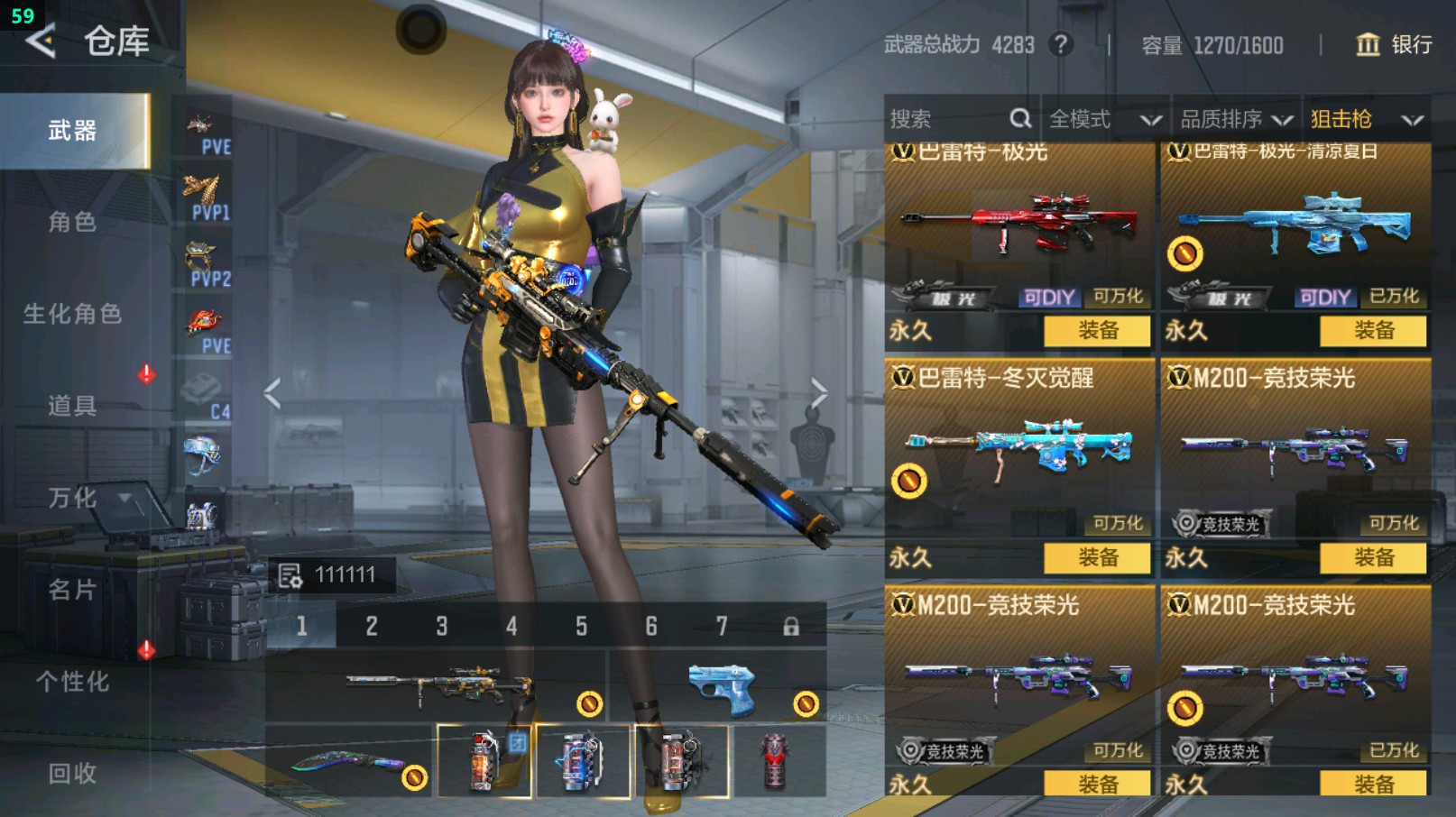Select loadout slot number 3

click(x=441, y=626)
